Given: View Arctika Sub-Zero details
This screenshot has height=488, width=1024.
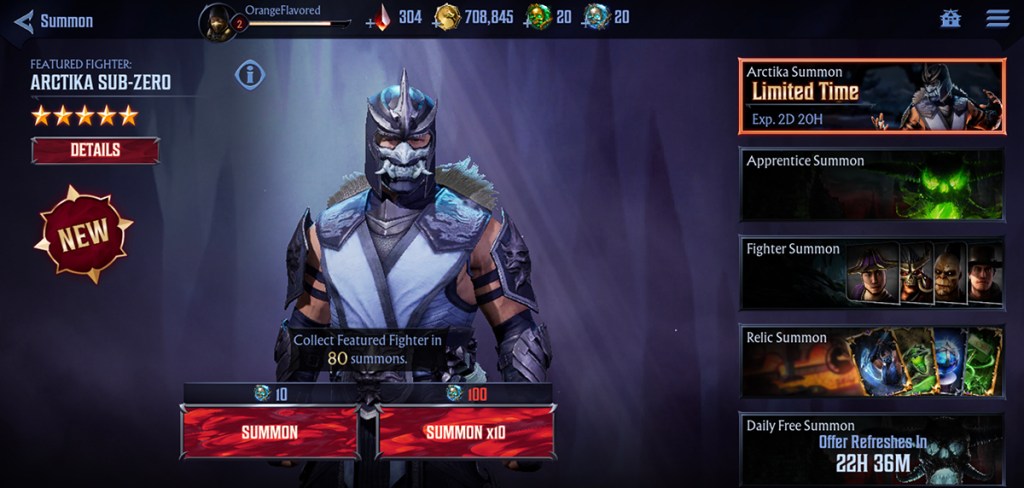Looking at the screenshot, I should coord(95,150).
